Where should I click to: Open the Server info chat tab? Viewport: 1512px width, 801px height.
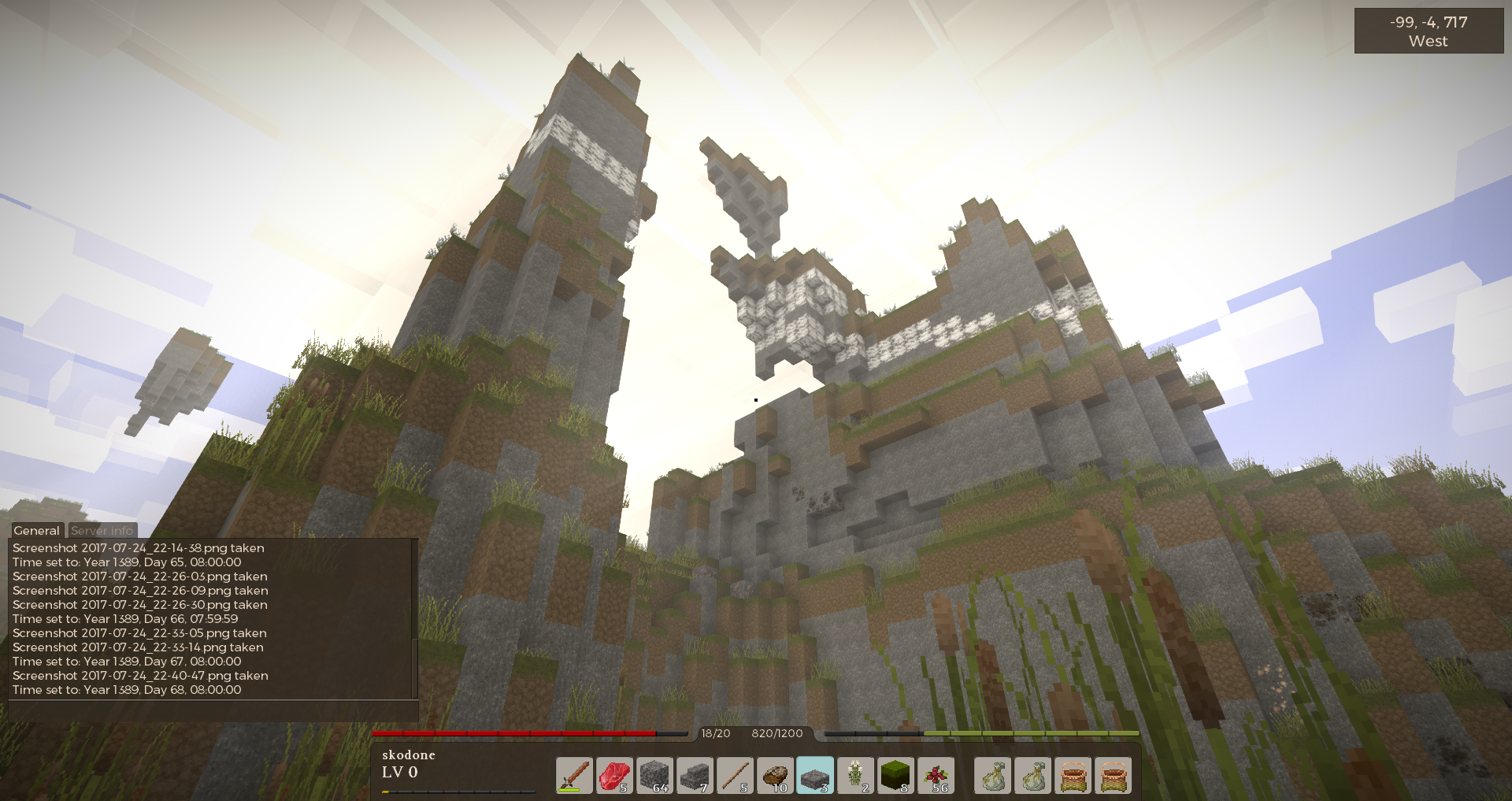[x=102, y=531]
